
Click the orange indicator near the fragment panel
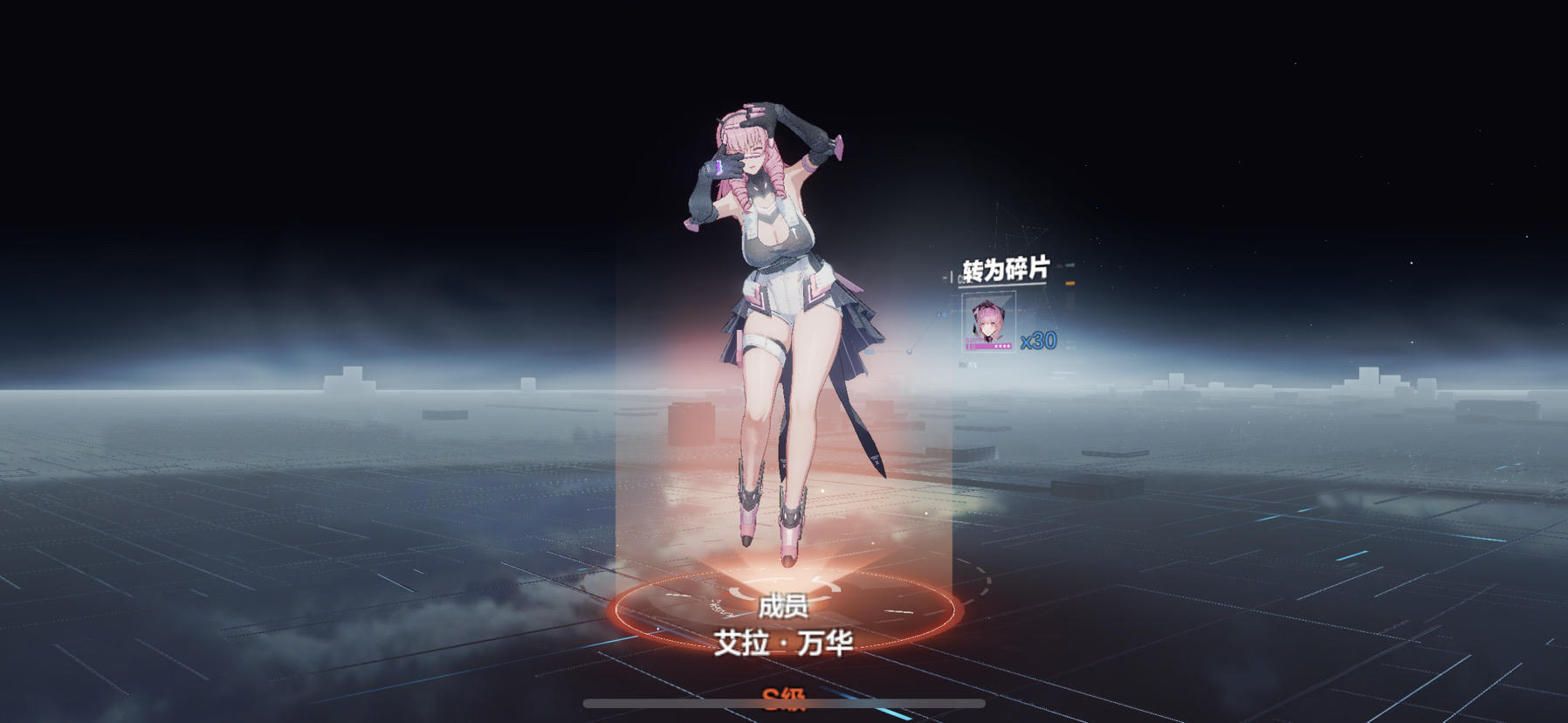1069,282
